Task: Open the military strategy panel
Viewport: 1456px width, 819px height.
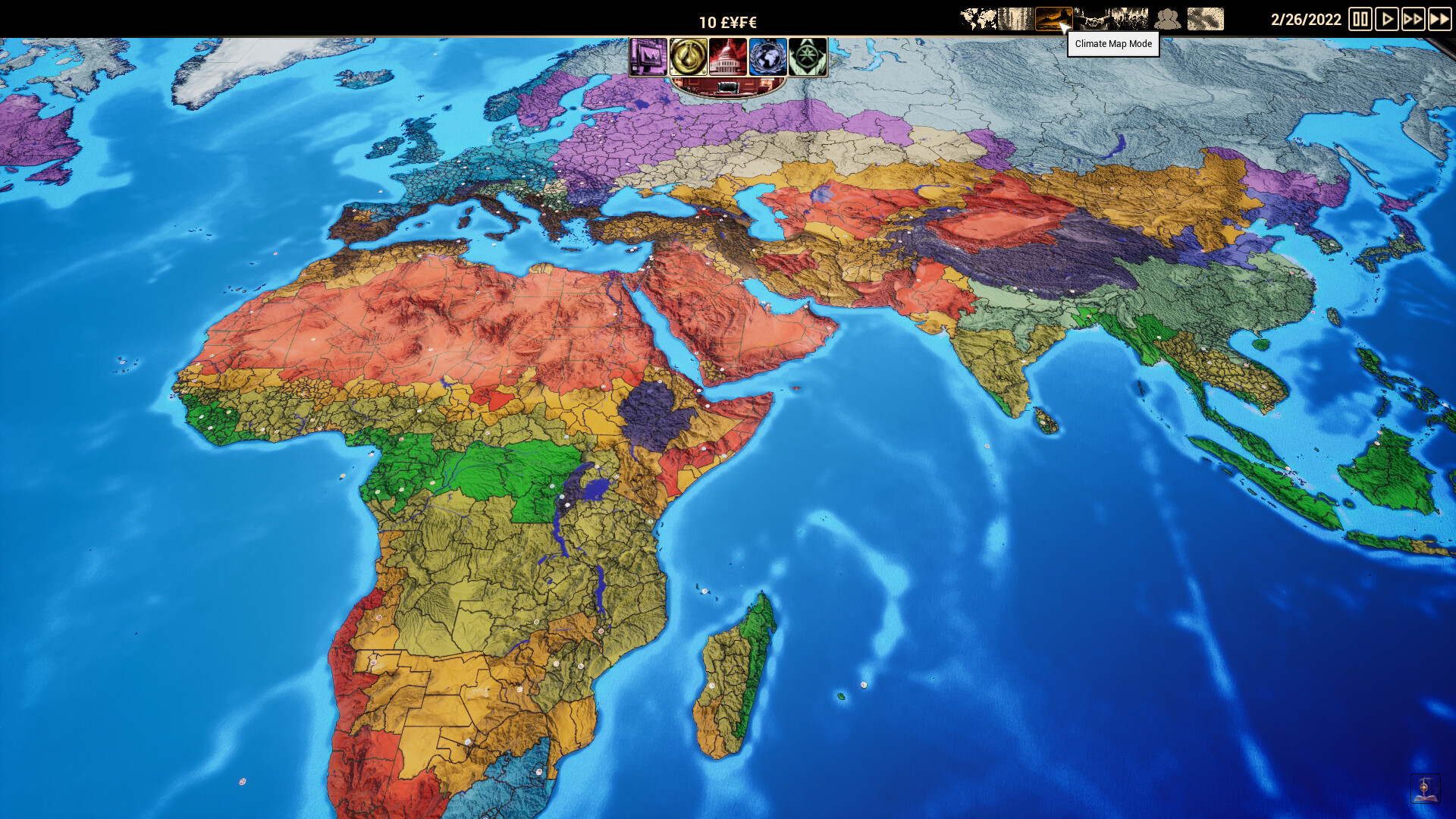Action: click(x=808, y=57)
